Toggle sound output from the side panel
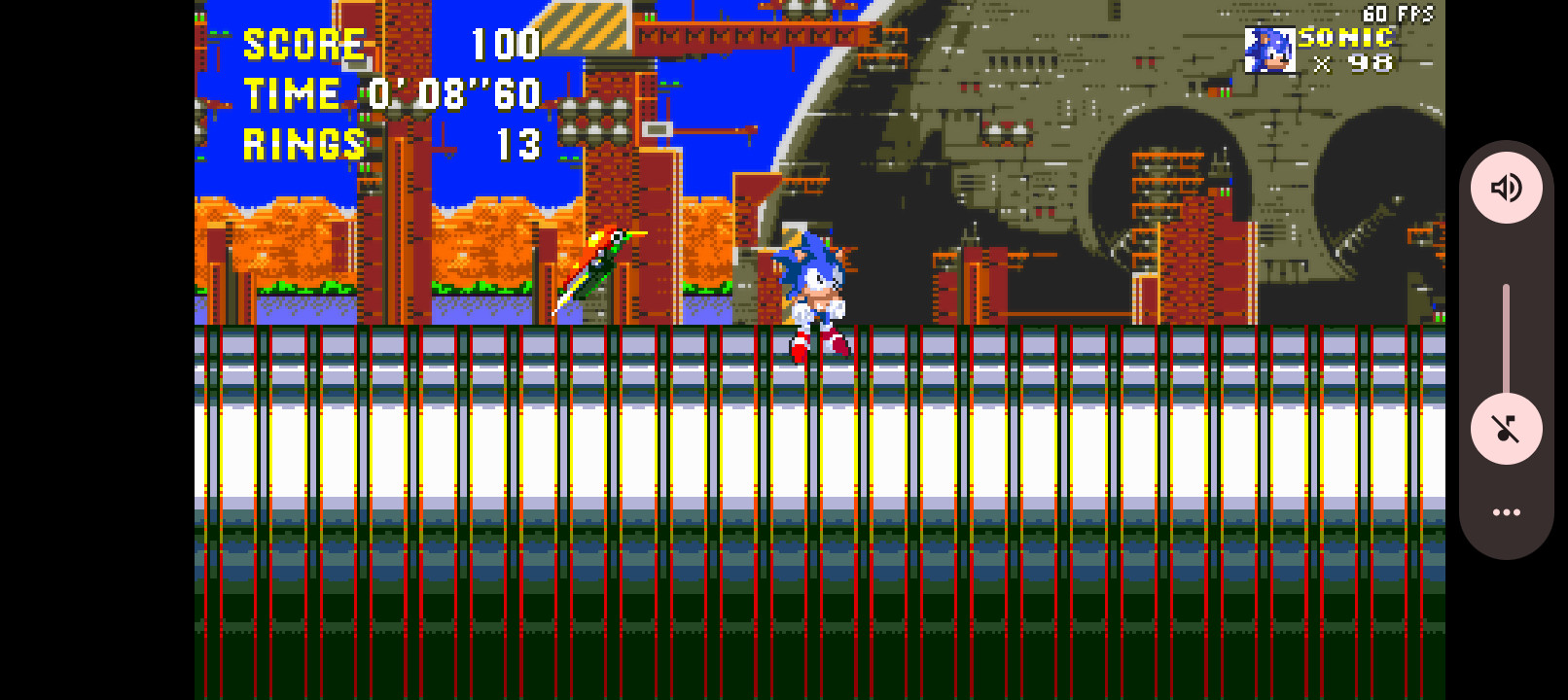 tap(1506, 188)
